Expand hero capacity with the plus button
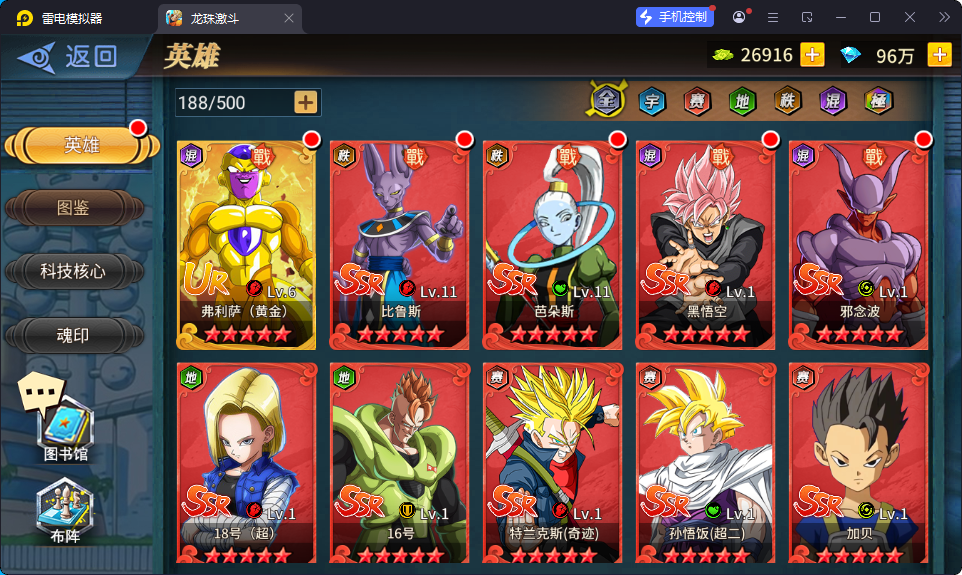Screen dimensions: 962x575 click(306, 102)
